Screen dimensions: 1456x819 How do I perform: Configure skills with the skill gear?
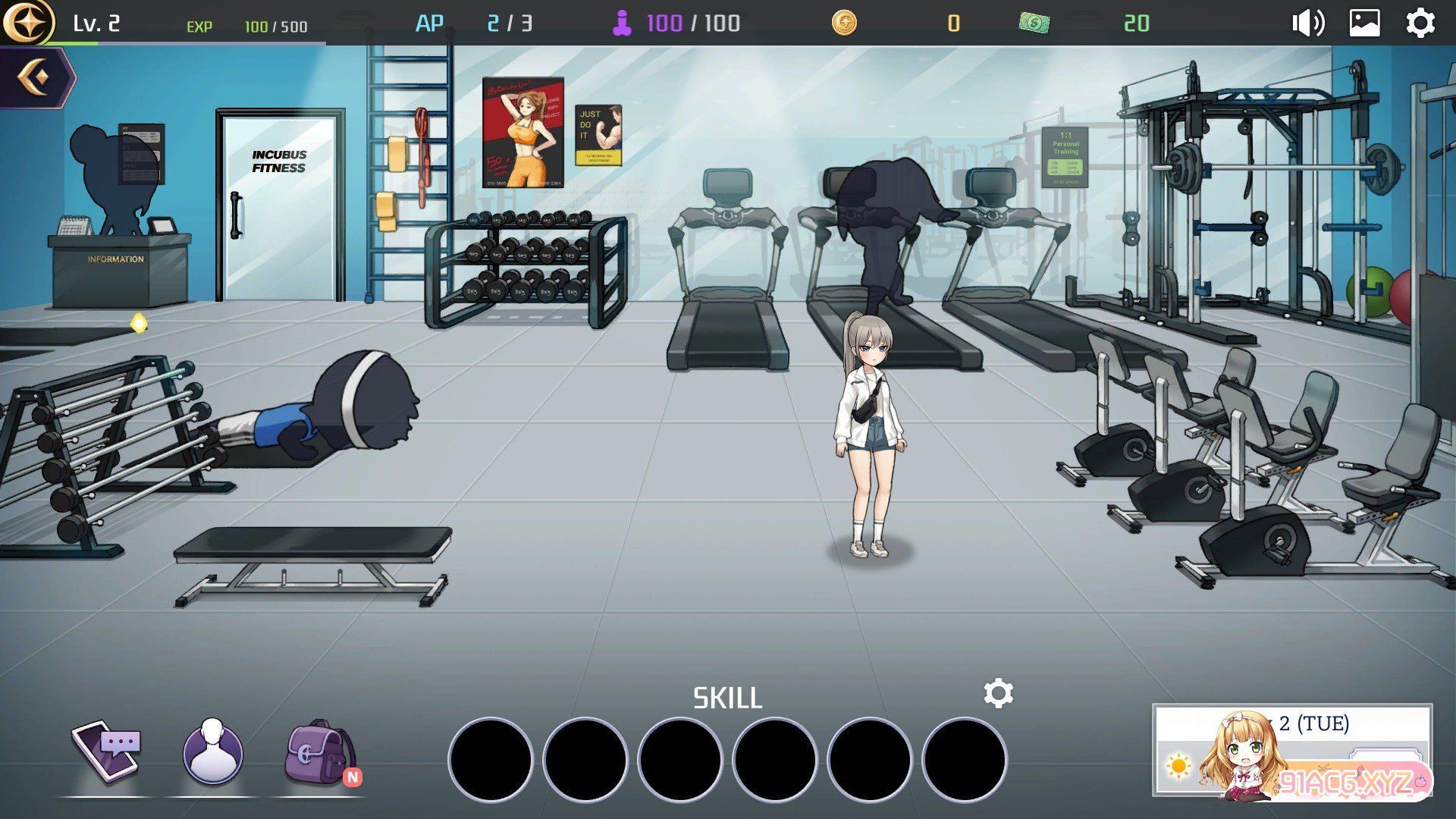click(x=998, y=693)
